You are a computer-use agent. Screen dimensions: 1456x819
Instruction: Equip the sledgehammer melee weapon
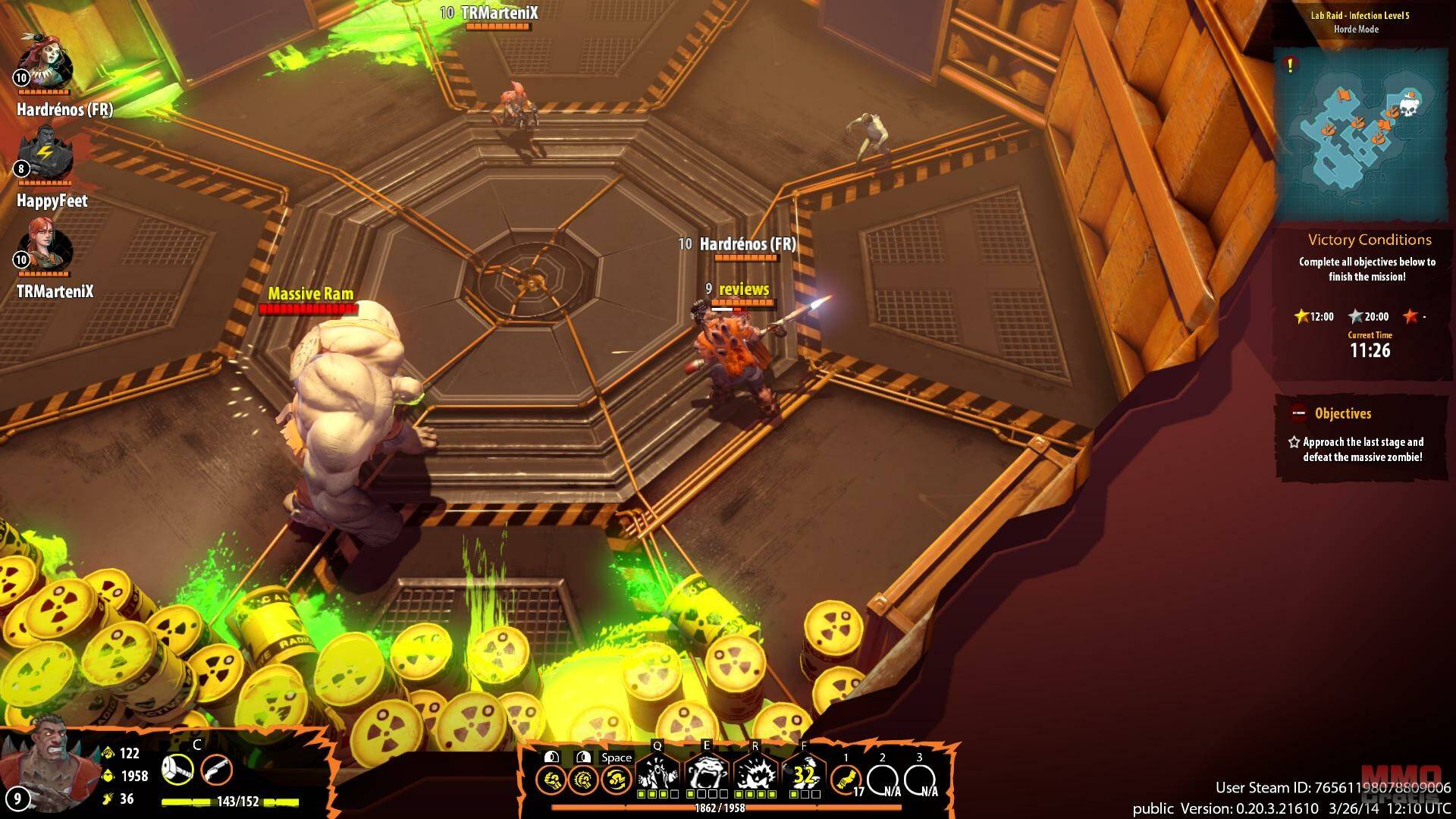coord(177,771)
